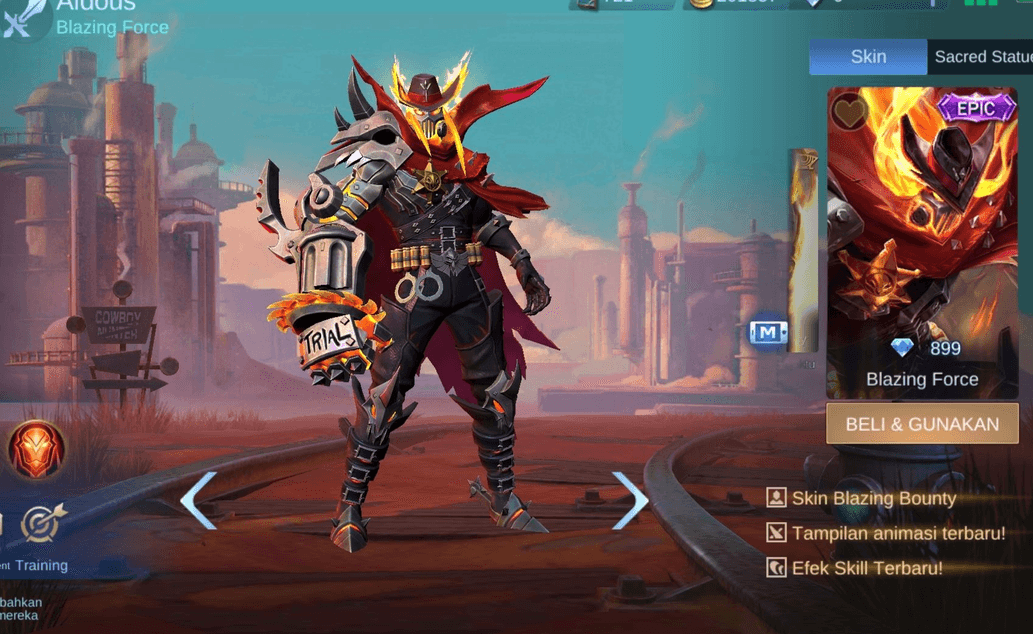The height and width of the screenshot is (634, 1033).
Task: Select the Blazing Force skin card
Action: [x=922, y=240]
